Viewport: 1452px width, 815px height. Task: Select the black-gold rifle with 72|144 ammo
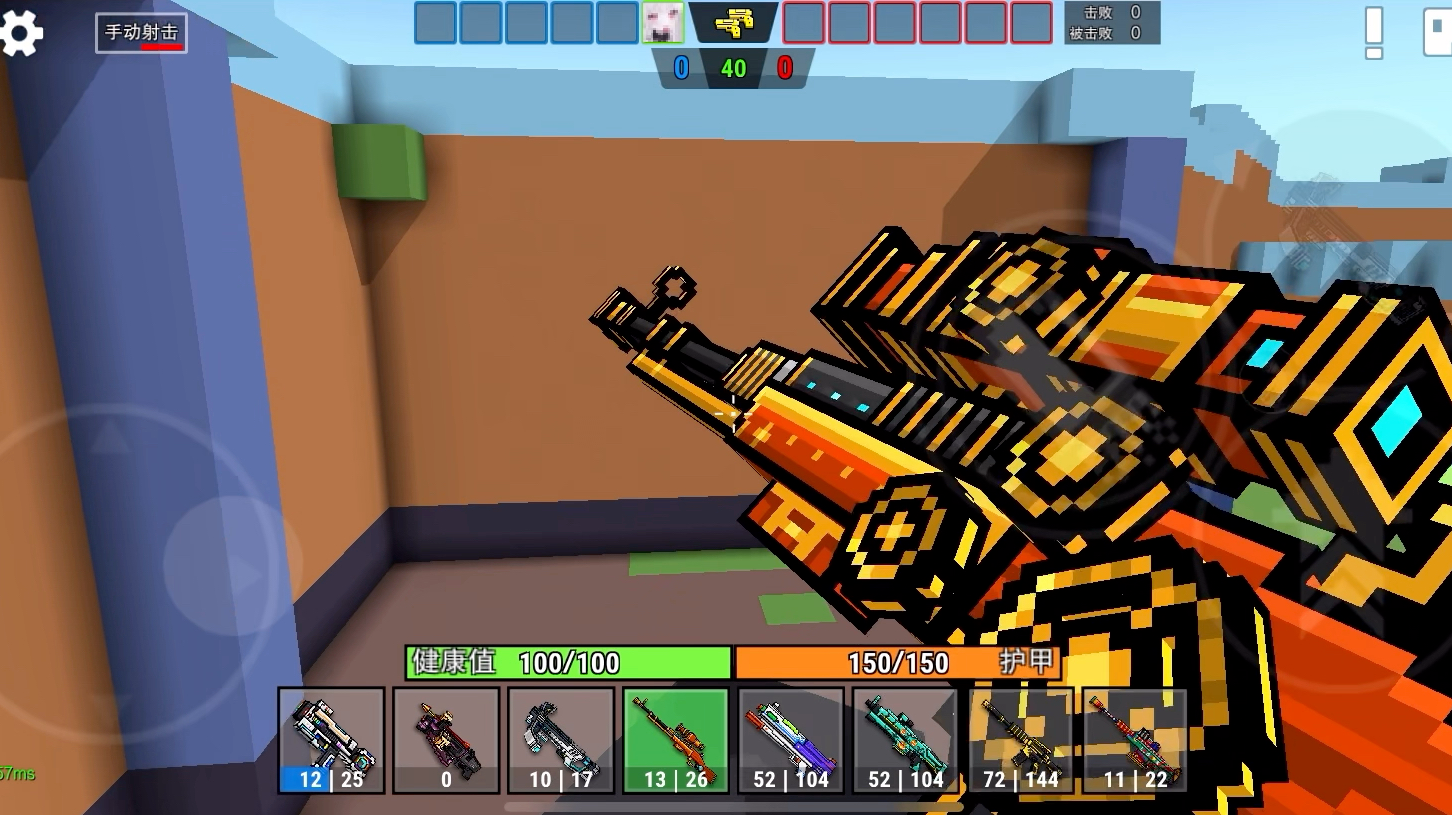click(x=1021, y=740)
